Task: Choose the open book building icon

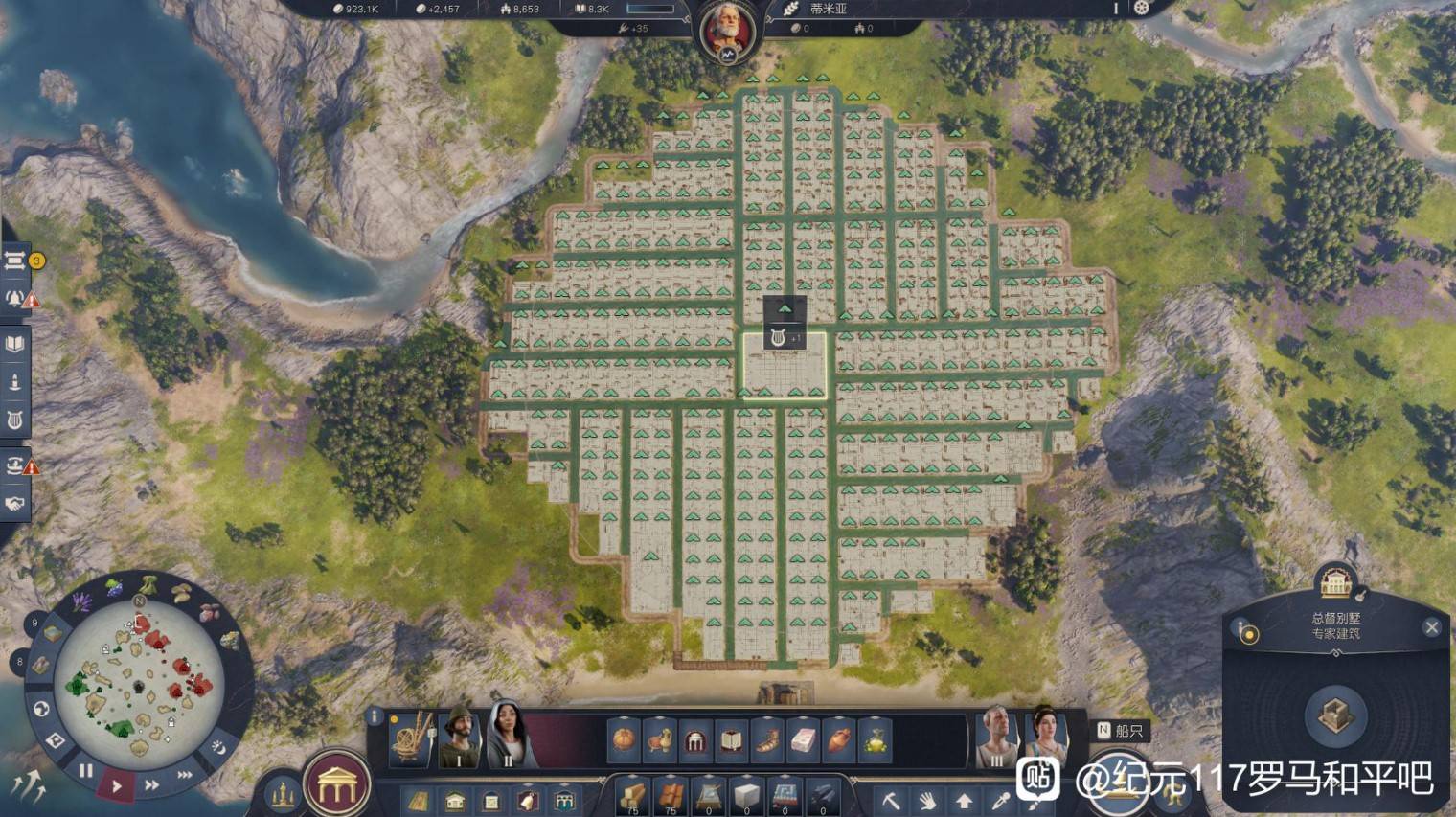Action: (x=731, y=740)
